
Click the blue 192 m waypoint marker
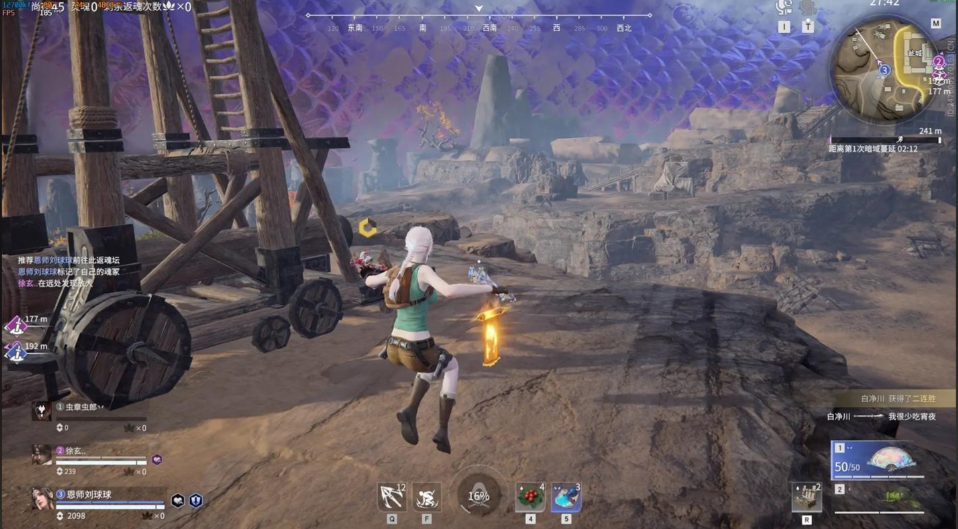[x=14, y=350]
